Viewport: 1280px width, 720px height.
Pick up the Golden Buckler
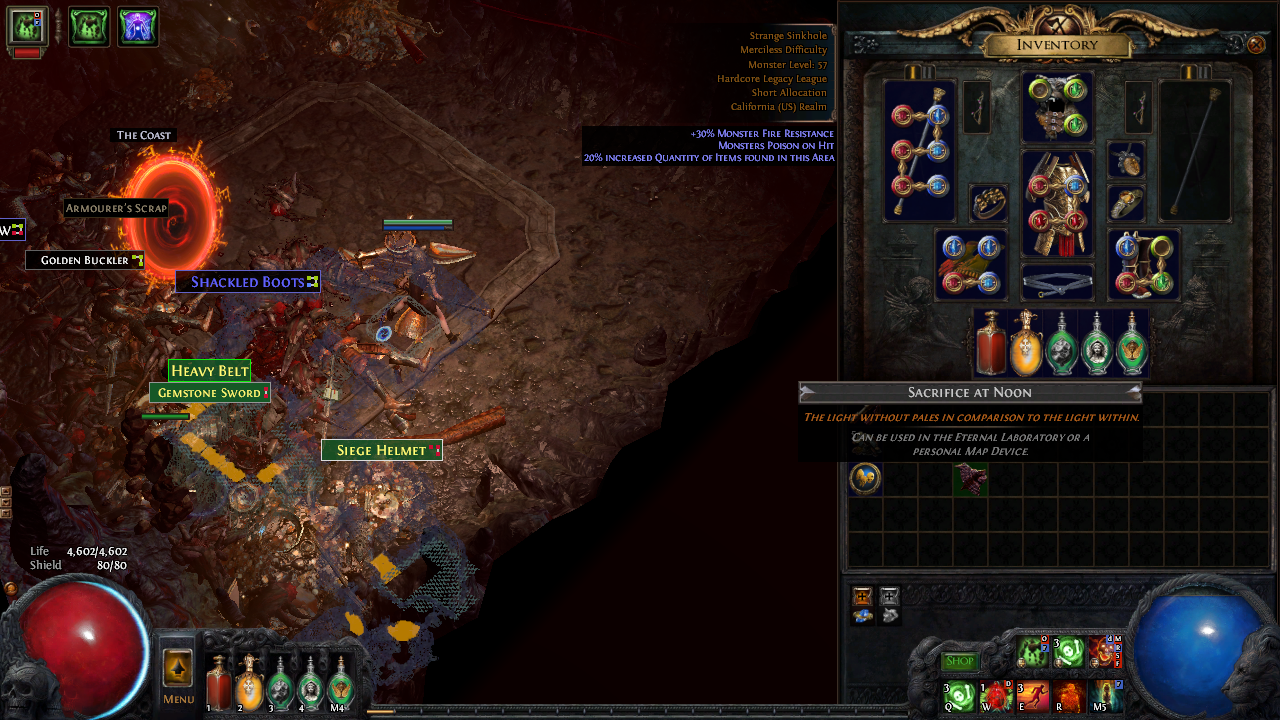(x=86, y=259)
